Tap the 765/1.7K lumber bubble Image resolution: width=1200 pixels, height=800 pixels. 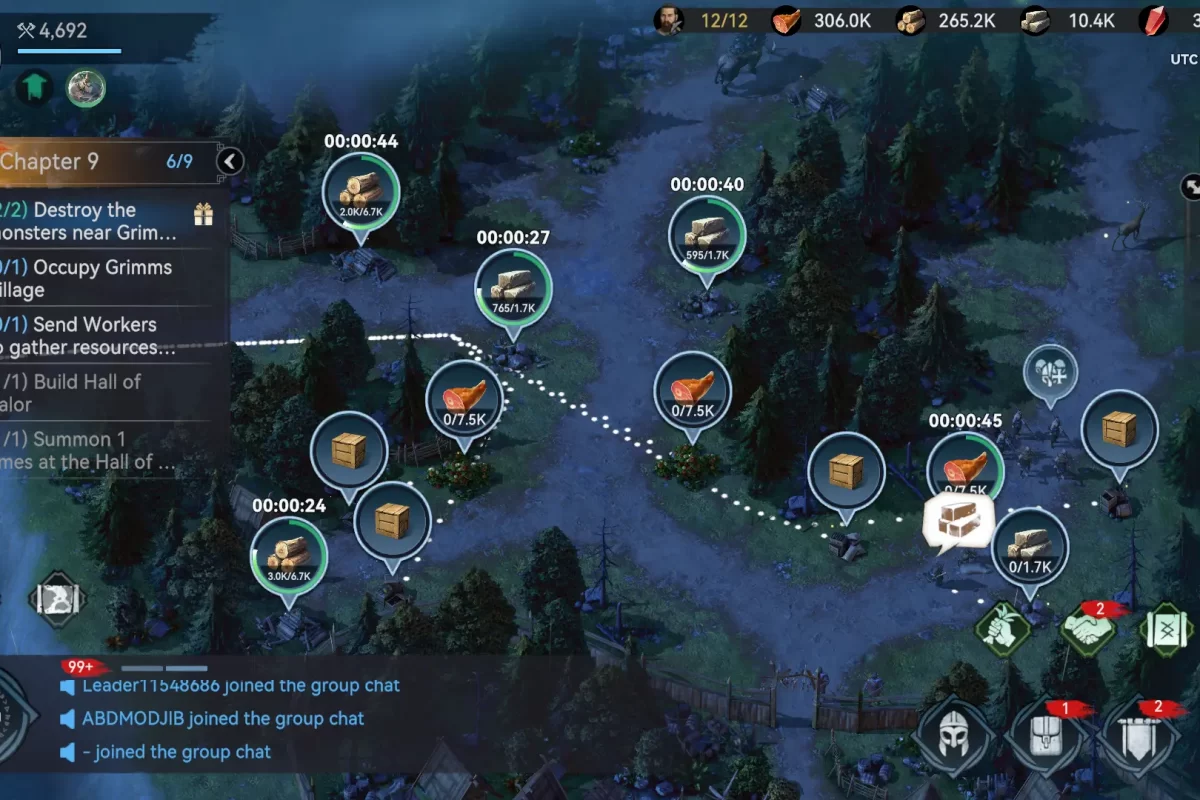513,286
